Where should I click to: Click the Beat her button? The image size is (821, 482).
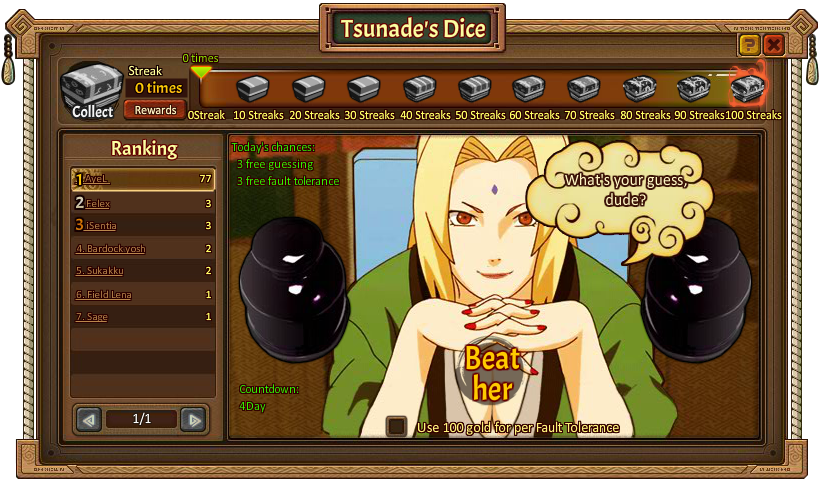pos(492,373)
